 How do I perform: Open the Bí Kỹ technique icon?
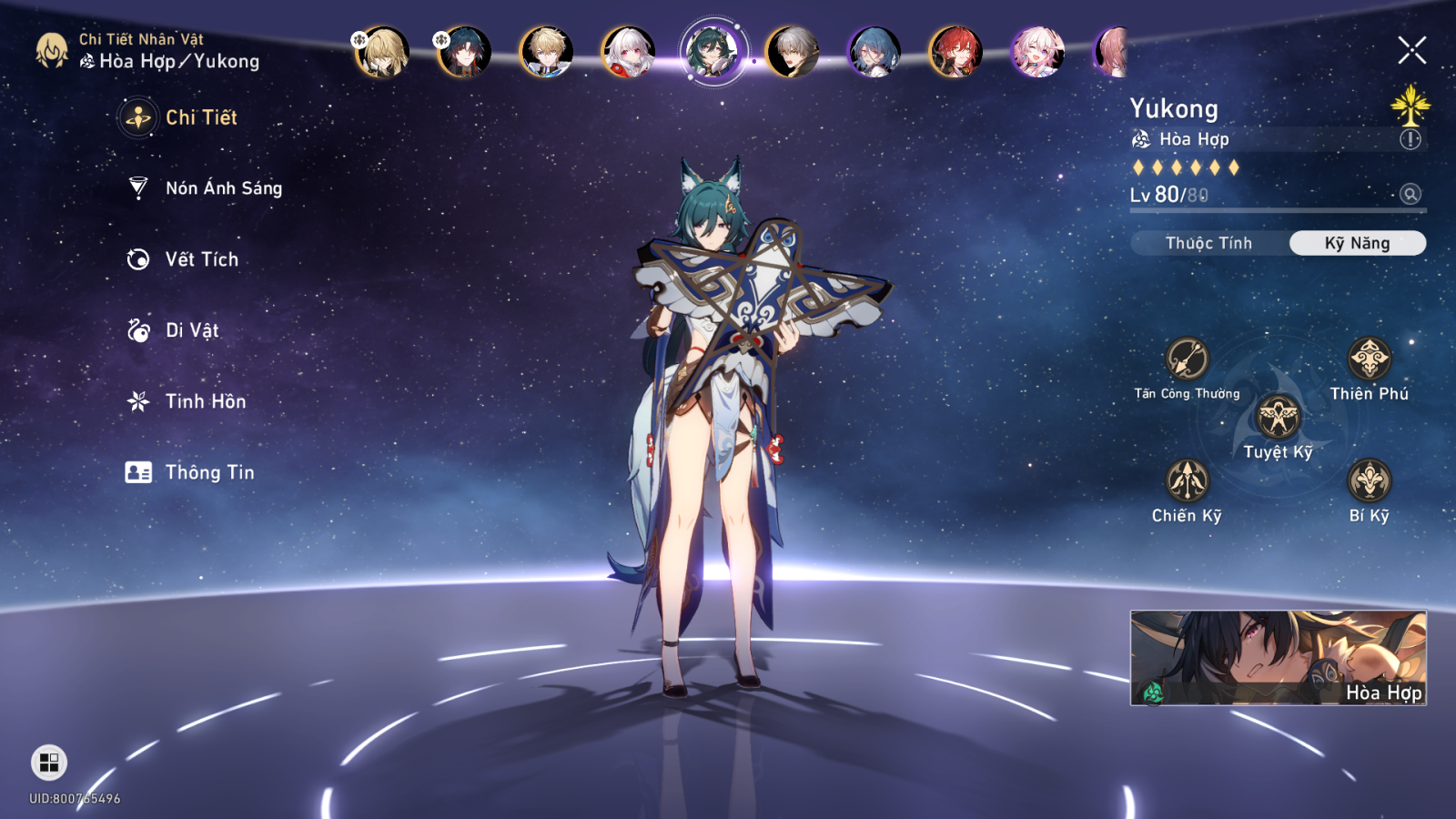[1369, 480]
